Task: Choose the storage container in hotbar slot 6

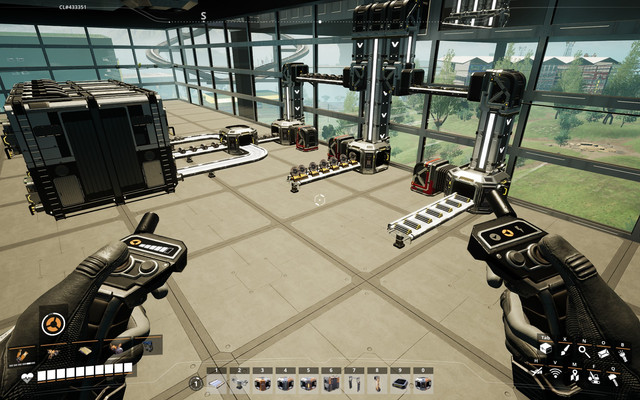Action: point(331,382)
